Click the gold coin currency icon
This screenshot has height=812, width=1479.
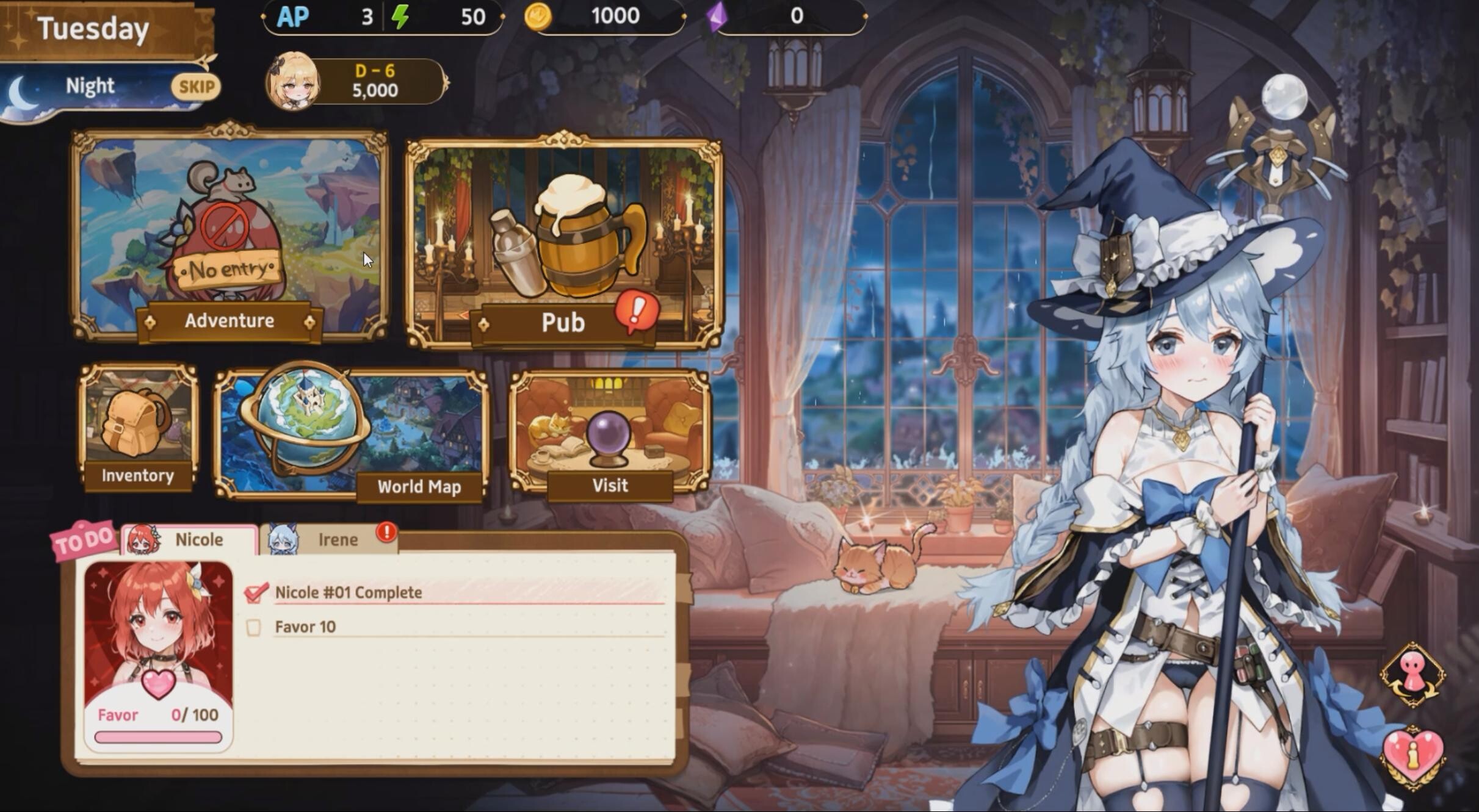coord(538,16)
